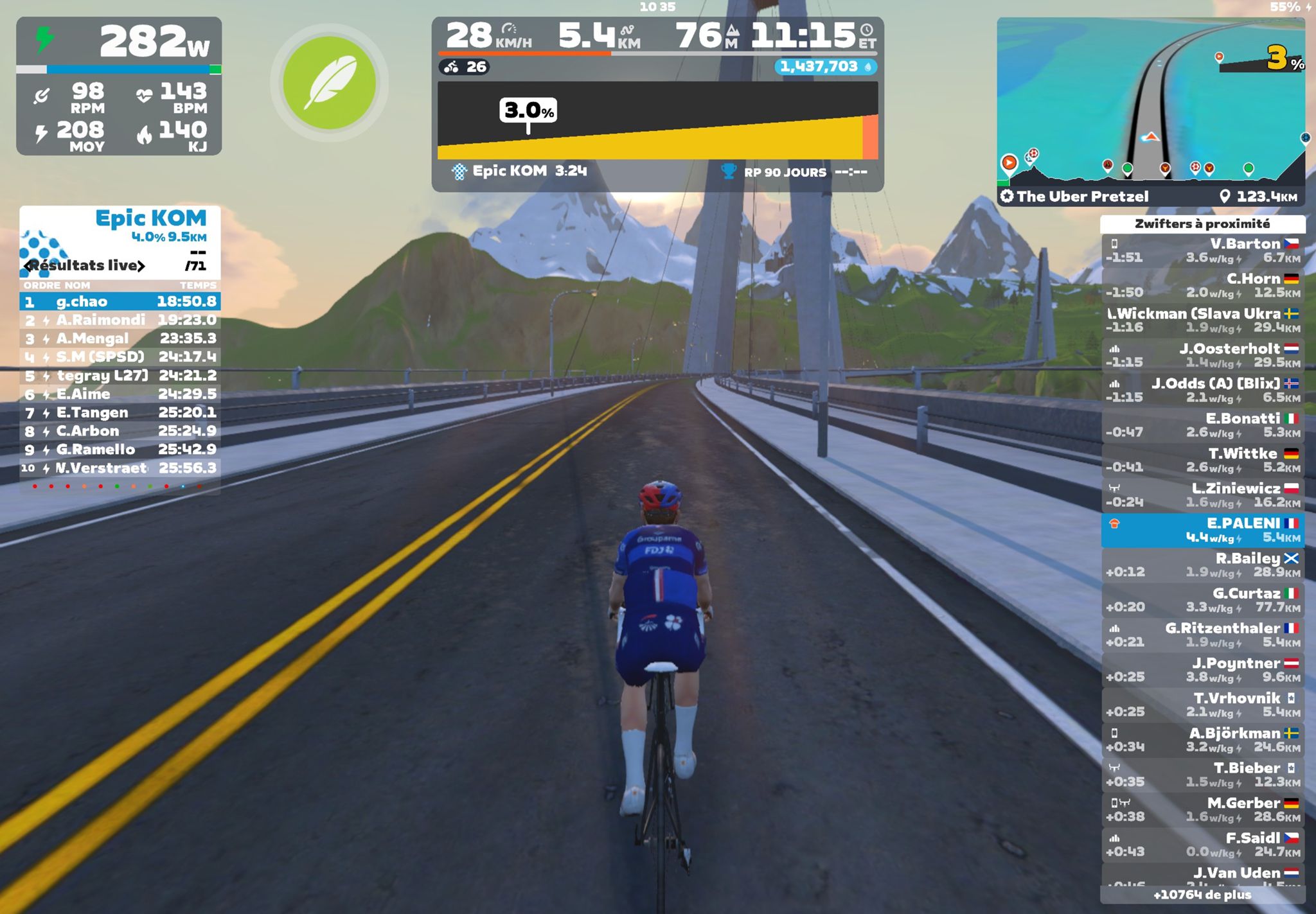This screenshot has height=914, width=1316.
Task: Select A.Raimondi in Epic KOM results
Action: point(120,320)
